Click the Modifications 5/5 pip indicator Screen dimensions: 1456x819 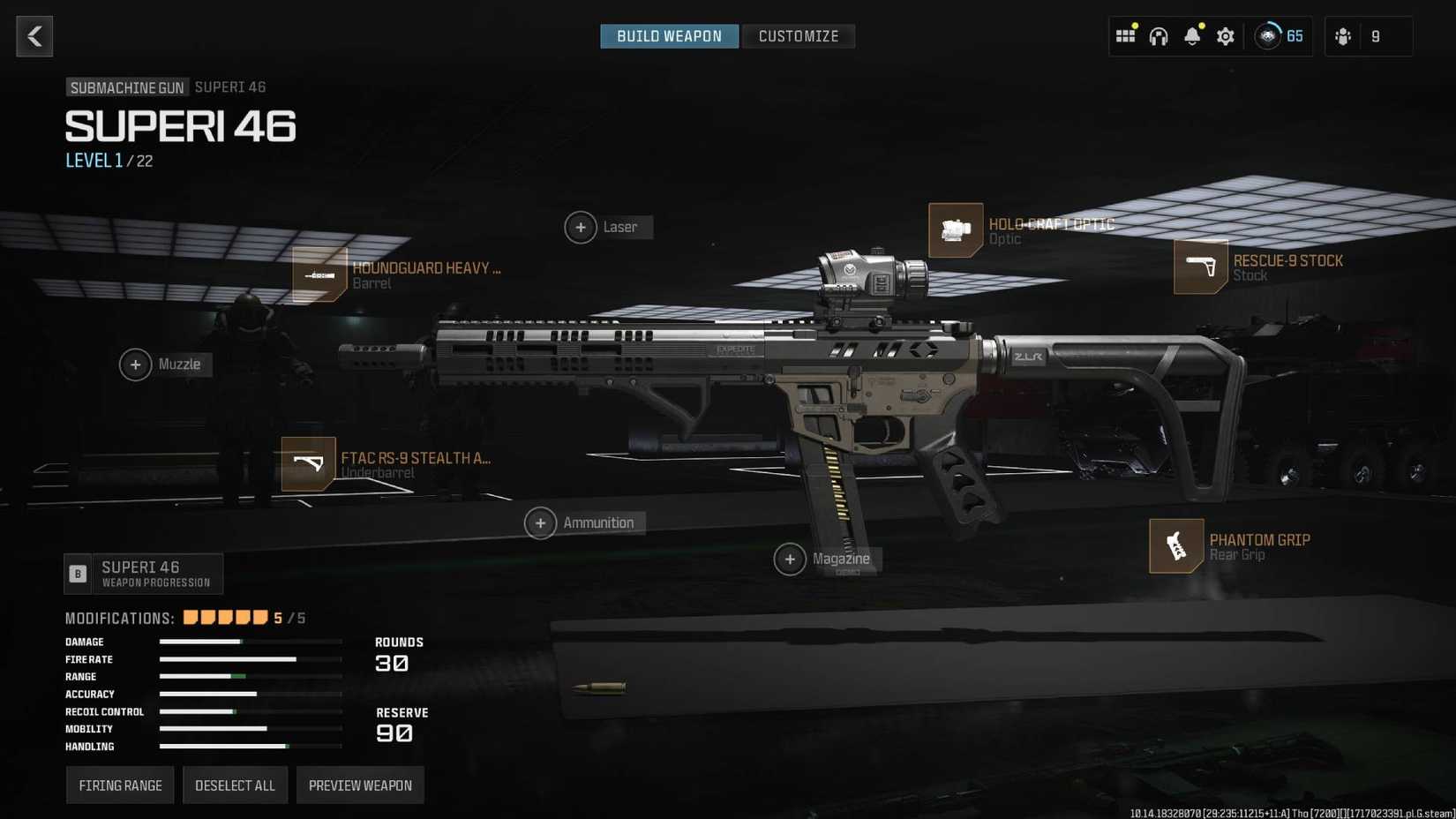pyautogui.click(x=225, y=617)
